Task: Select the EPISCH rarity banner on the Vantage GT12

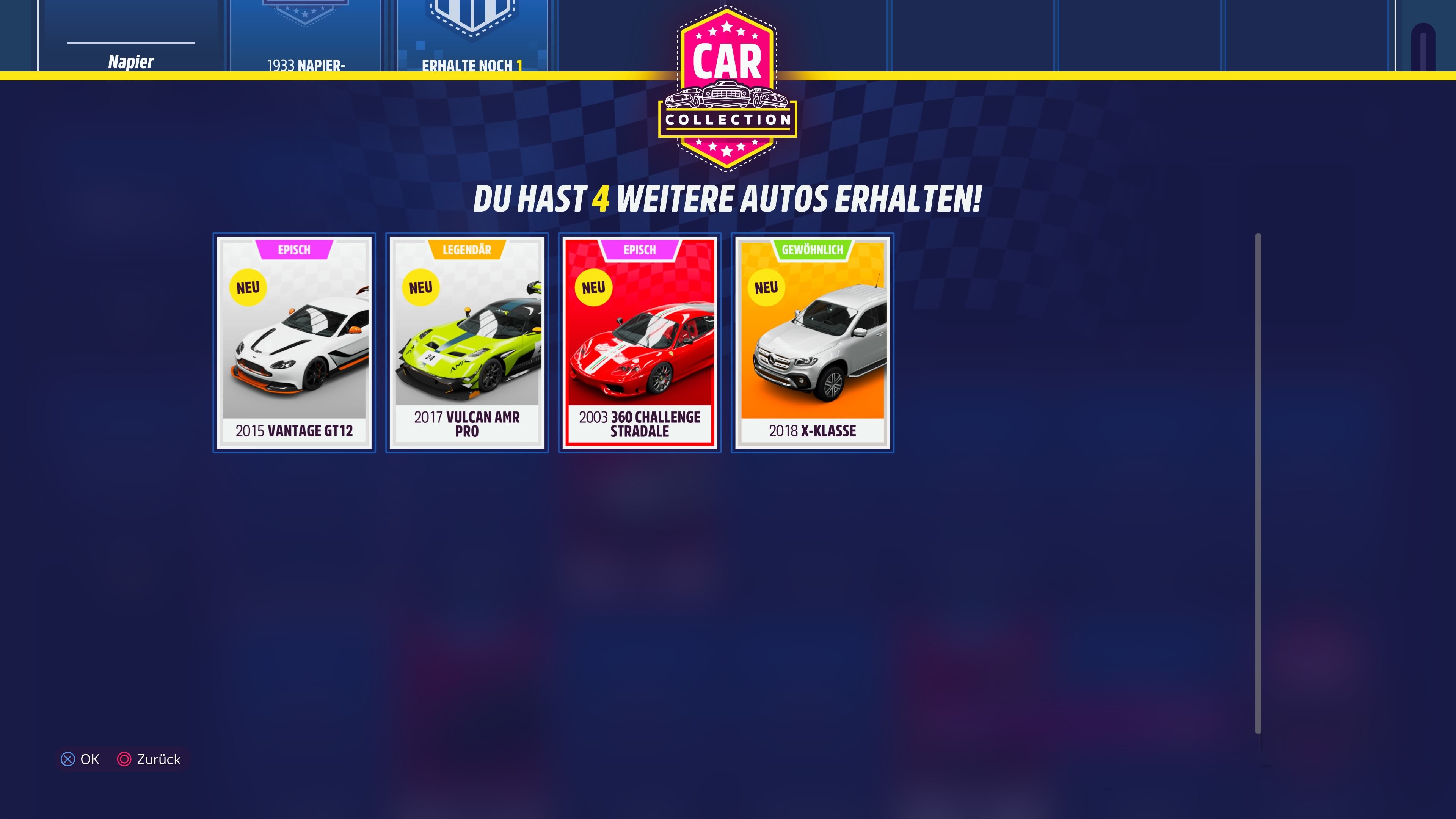Action: click(x=295, y=249)
